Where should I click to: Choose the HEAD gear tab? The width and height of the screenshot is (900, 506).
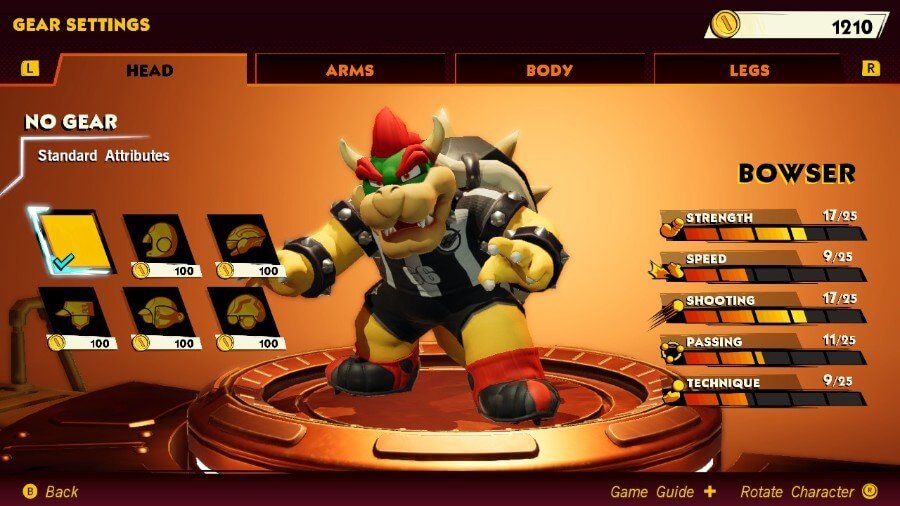[x=150, y=70]
